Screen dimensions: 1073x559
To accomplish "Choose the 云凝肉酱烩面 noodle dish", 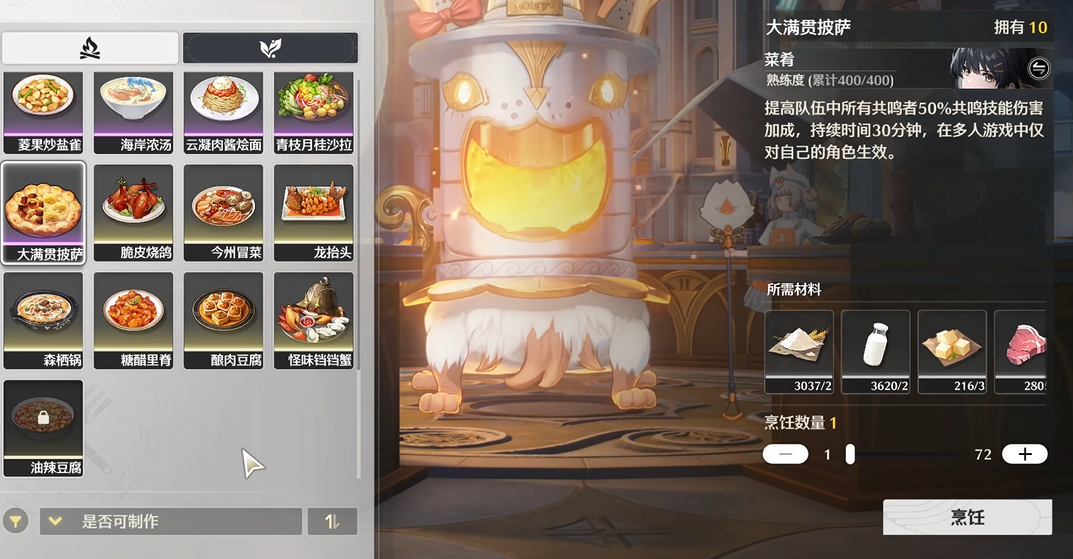I will pos(224,111).
